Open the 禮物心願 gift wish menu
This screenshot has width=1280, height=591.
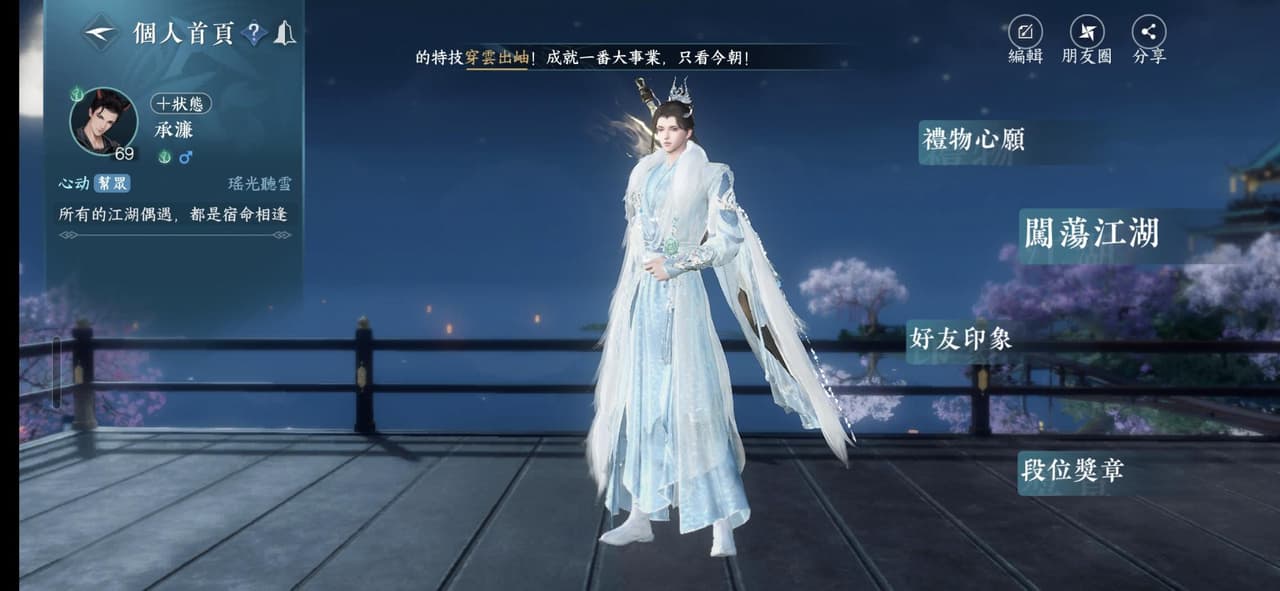pos(974,140)
